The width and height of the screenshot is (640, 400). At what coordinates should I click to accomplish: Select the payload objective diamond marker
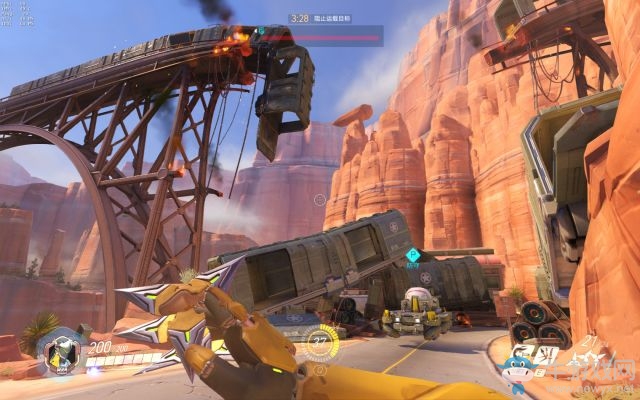tap(411, 256)
